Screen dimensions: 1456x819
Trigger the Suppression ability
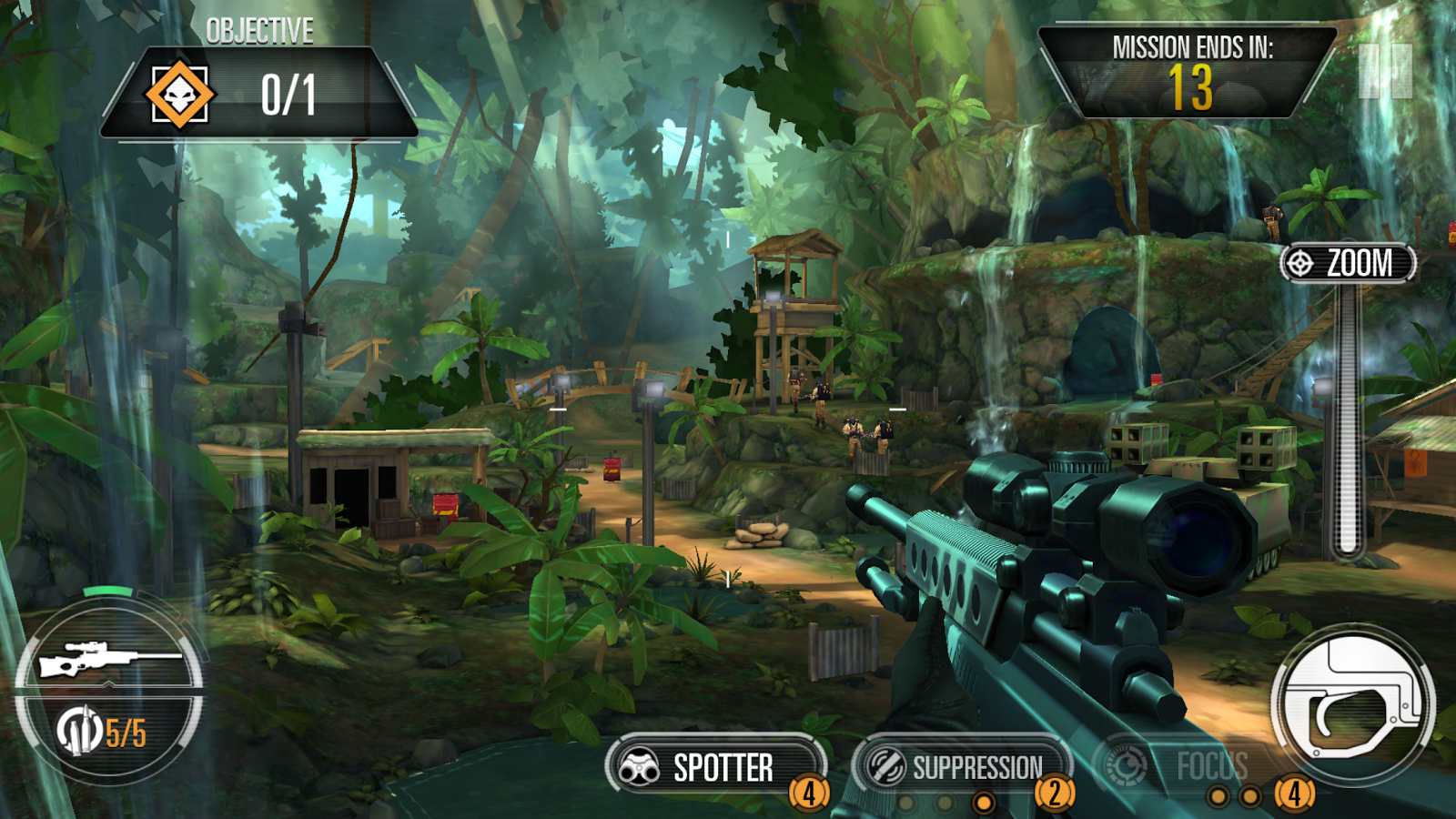tap(965, 767)
